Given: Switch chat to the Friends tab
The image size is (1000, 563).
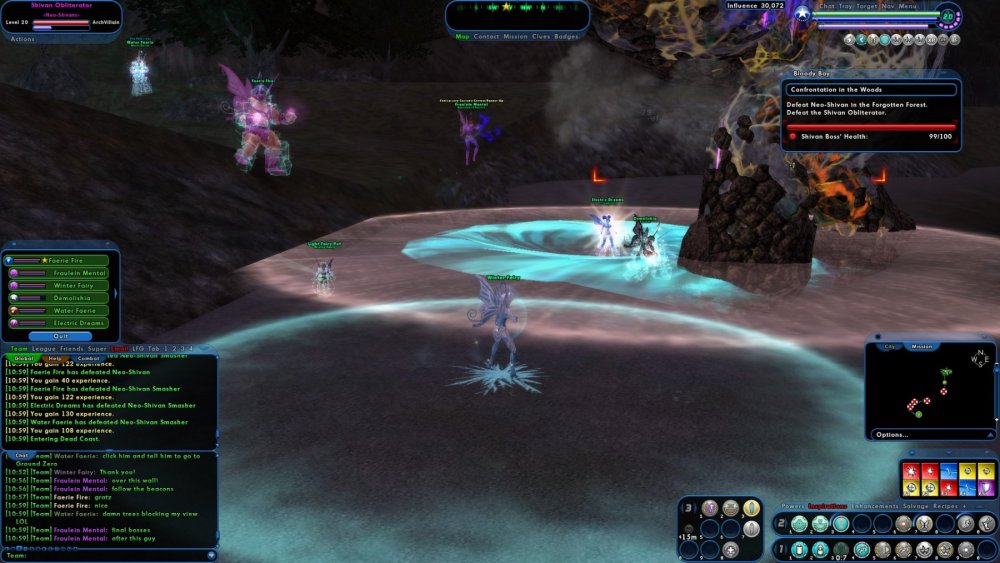Looking at the screenshot, I should [x=71, y=348].
